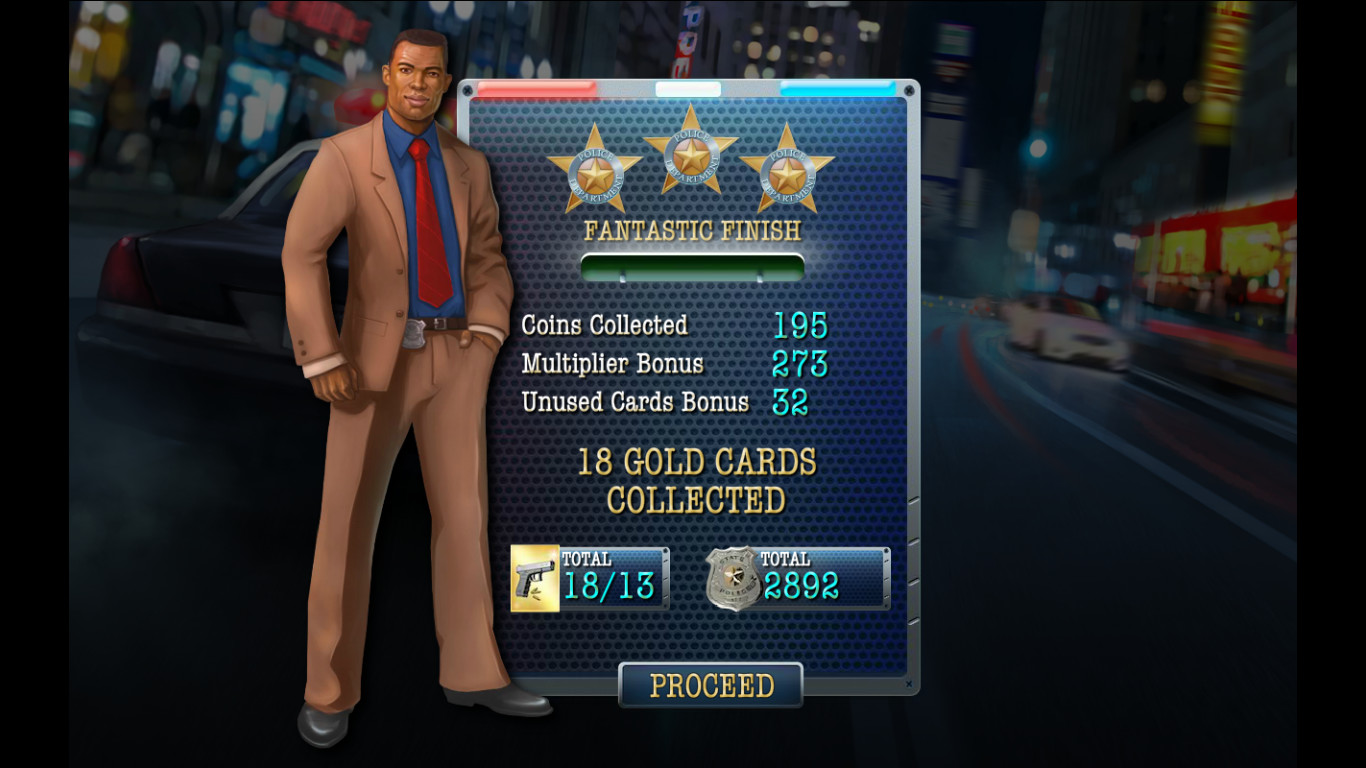Click the green level progress bar

[693, 264]
